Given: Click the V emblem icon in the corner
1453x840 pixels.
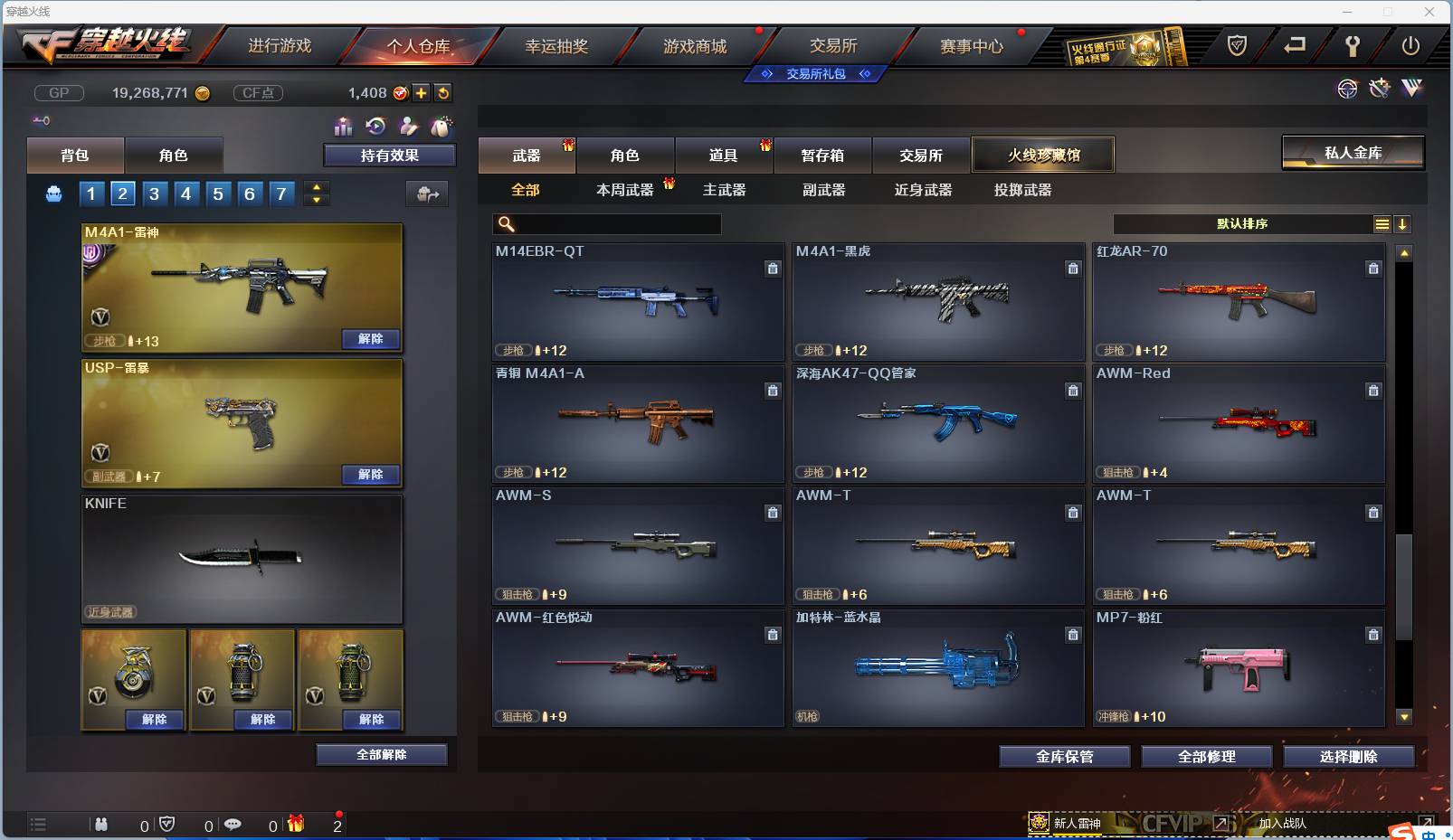Looking at the screenshot, I should [1410, 89].
